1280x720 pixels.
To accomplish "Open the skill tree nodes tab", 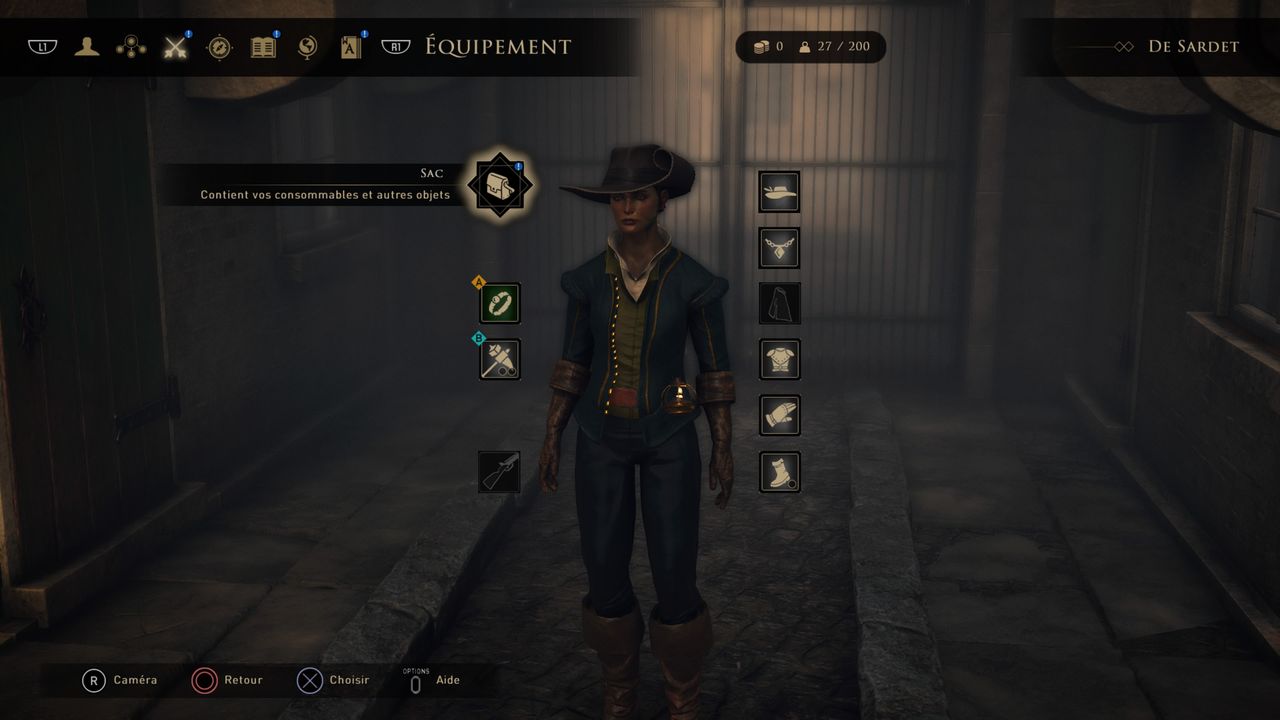I will pyautogui.click(x=131, y=47).
